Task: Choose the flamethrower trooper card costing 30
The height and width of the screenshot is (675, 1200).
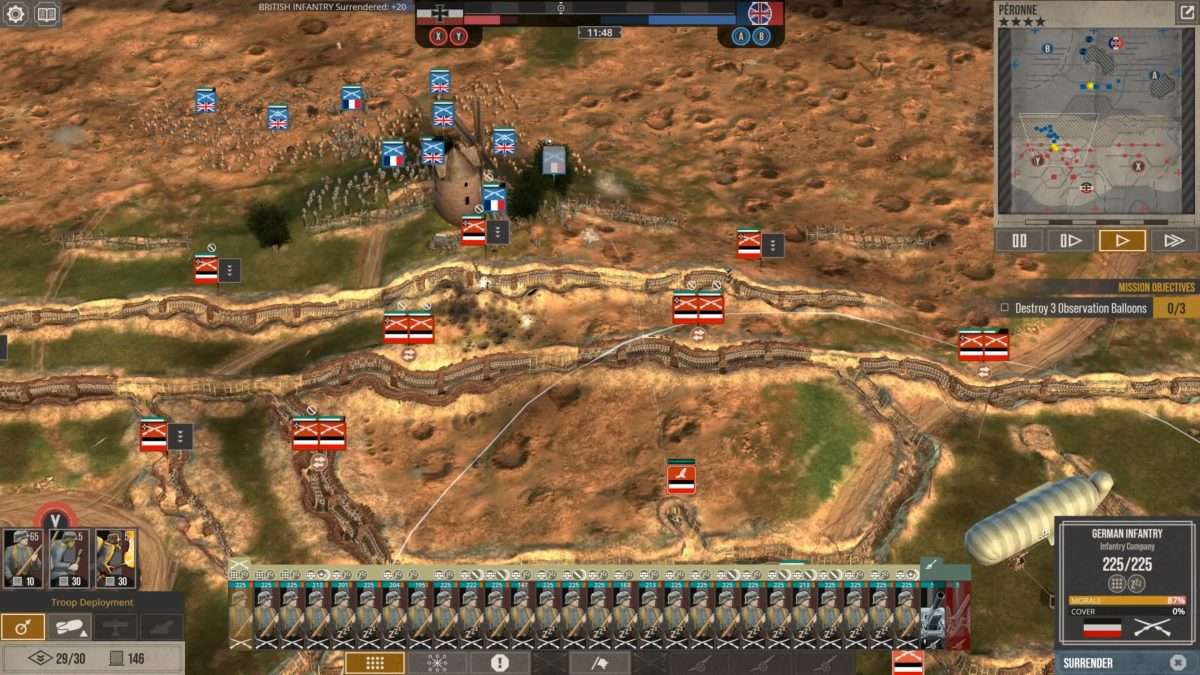Action: click(x=115, y=558)
